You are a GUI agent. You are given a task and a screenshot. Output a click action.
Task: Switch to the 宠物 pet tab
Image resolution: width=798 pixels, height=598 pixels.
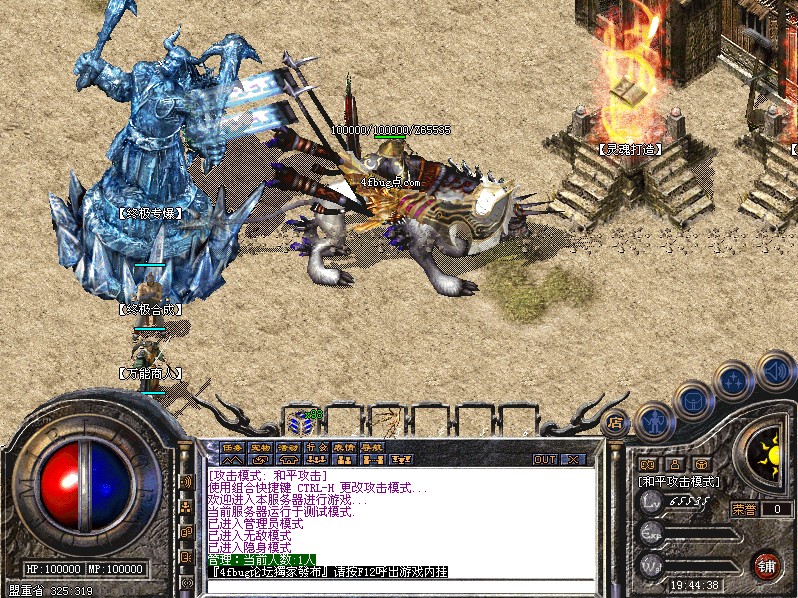click(260, 447)
